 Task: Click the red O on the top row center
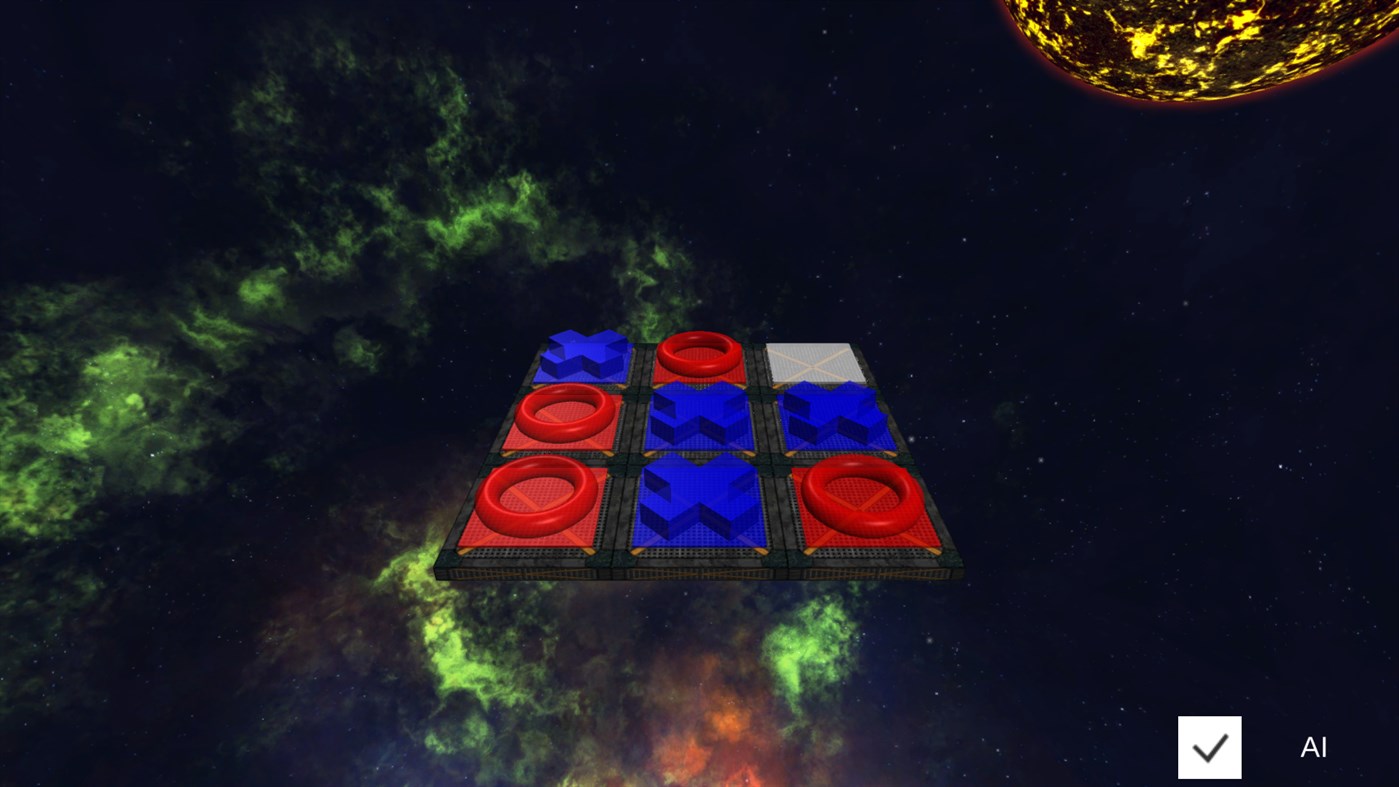(699, 355)
